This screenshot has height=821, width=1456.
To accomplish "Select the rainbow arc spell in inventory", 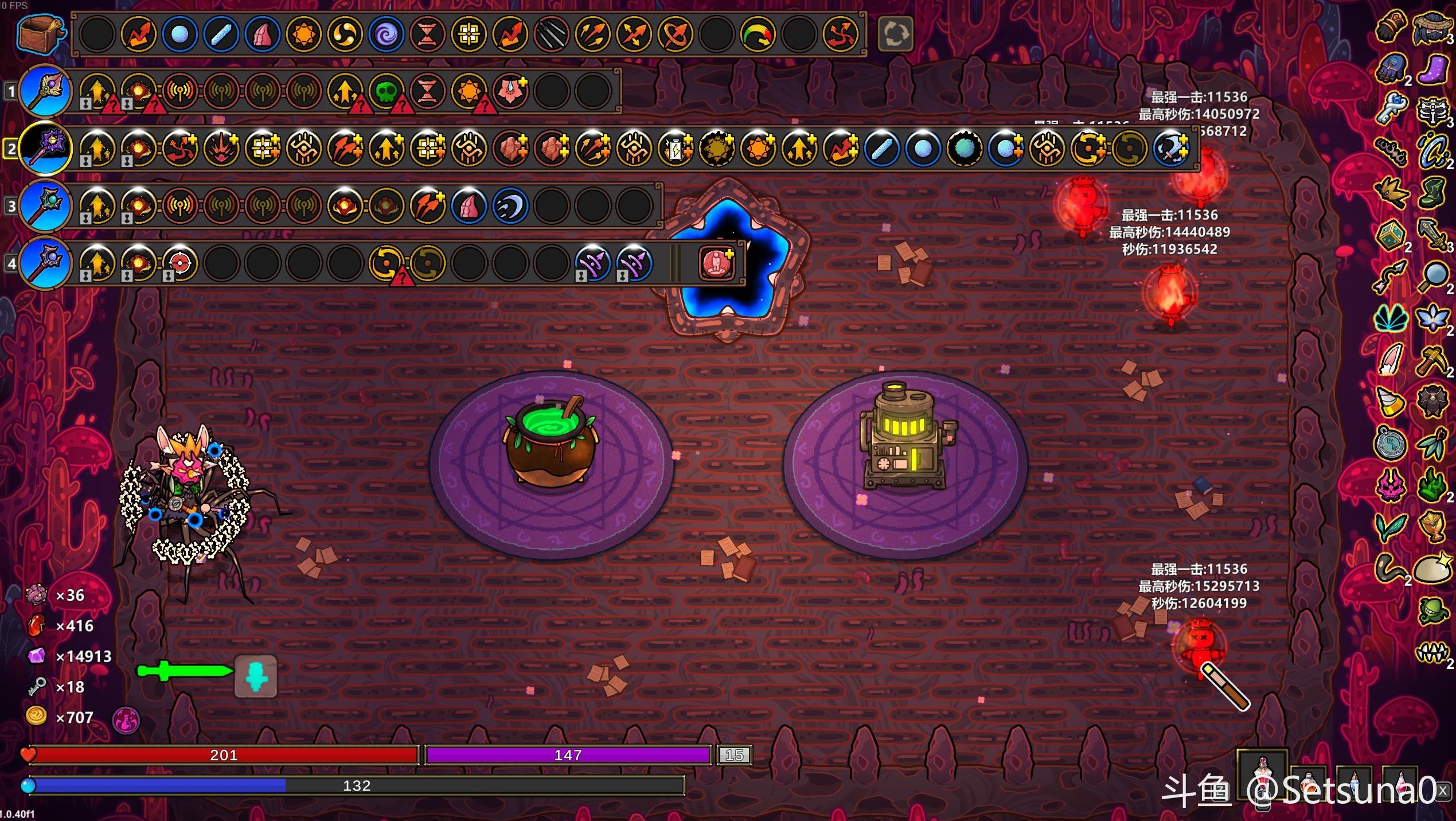I will [758, 34].
